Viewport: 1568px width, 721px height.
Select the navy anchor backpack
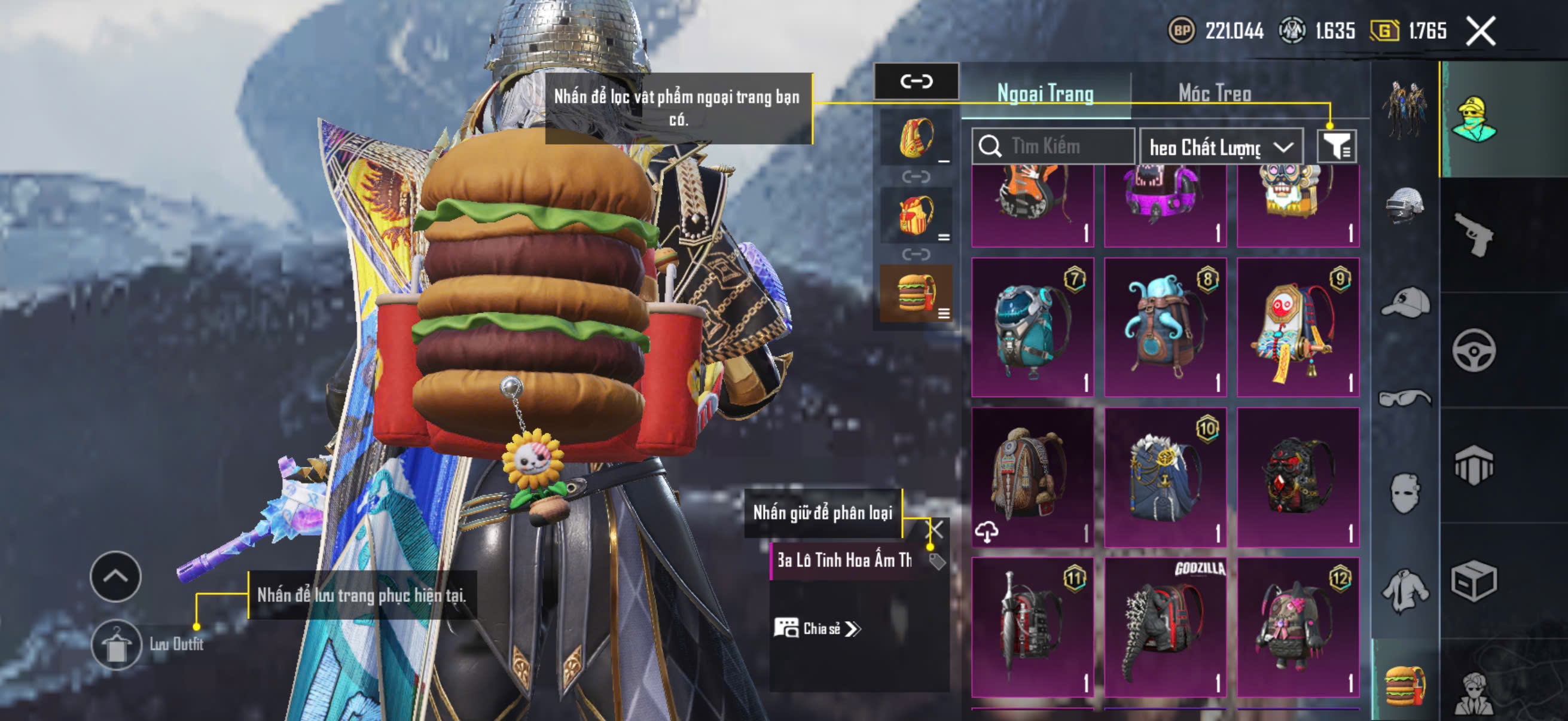(1164, 478)
